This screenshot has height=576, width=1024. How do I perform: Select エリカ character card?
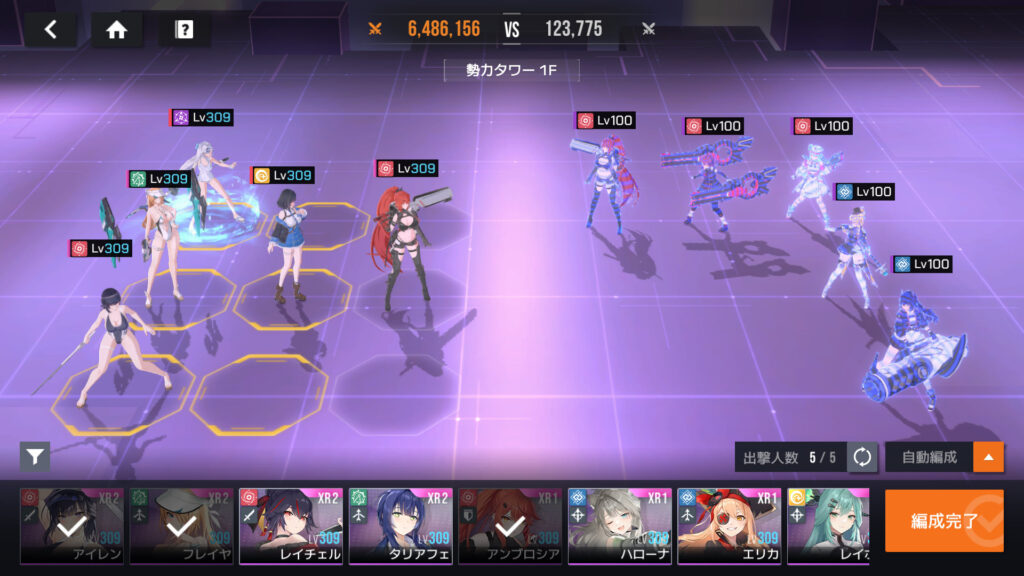pyautogui.click(x=728, y=526)
